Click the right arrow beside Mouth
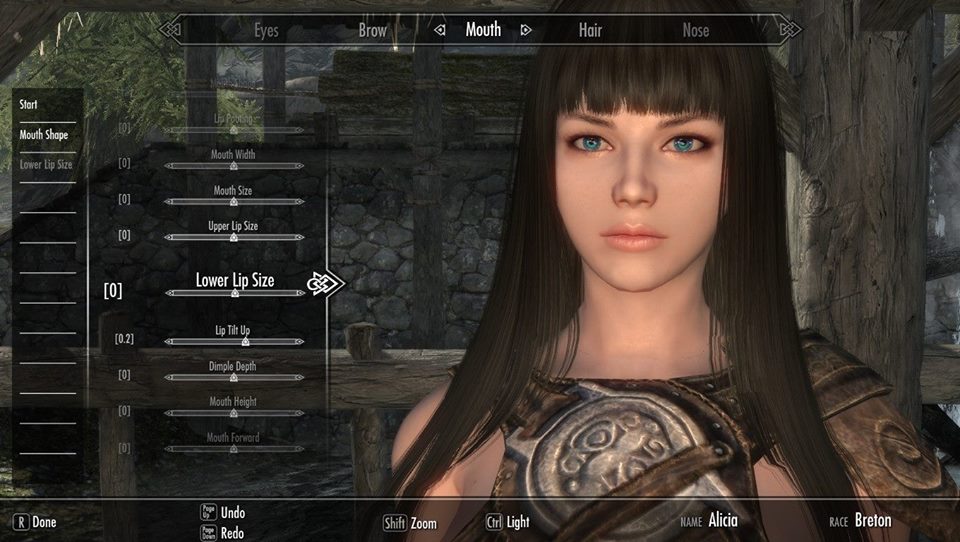Screen dimensions: 960x542 [x=526, y=31]
